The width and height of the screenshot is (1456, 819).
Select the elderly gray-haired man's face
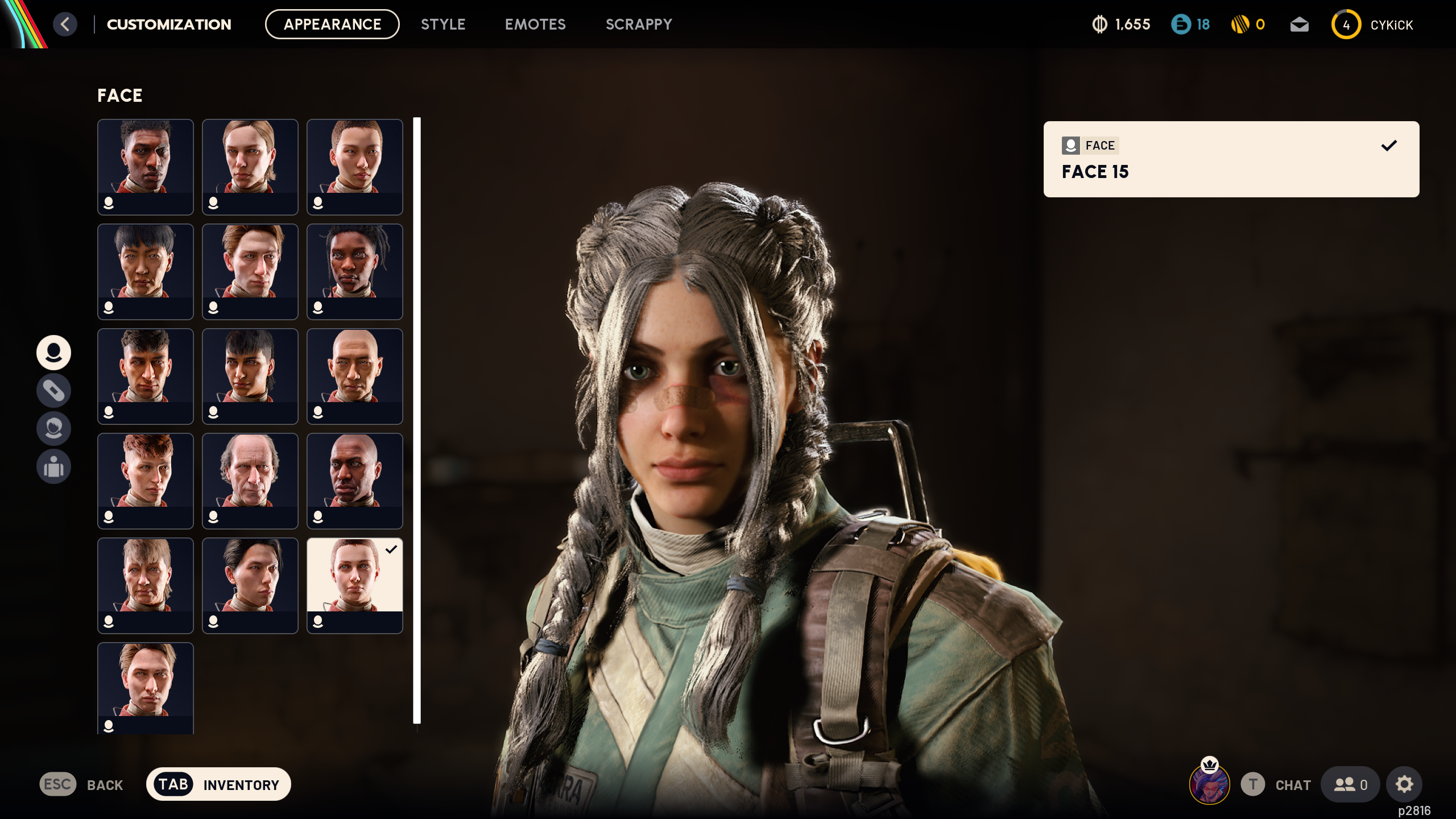250,481
